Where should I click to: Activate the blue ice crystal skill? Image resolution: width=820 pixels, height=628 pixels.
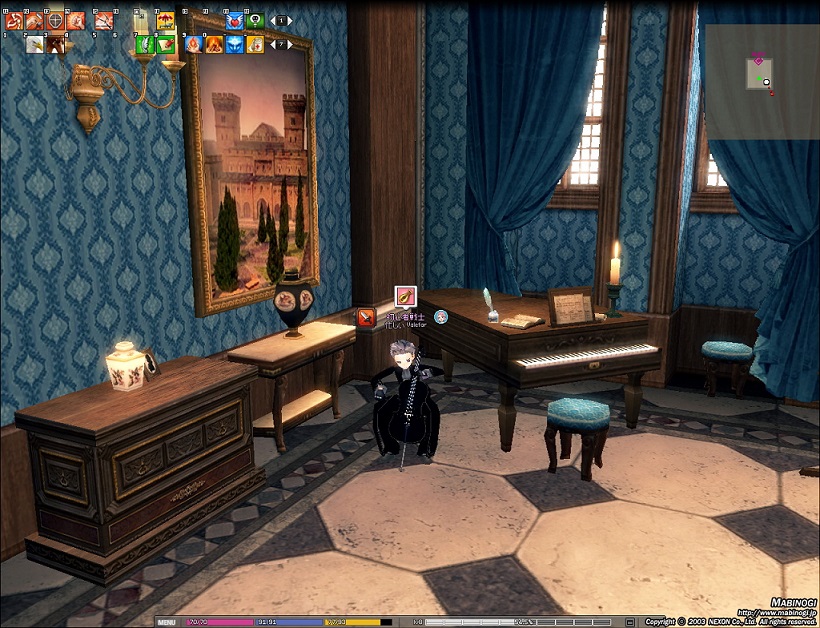(234, 44)
